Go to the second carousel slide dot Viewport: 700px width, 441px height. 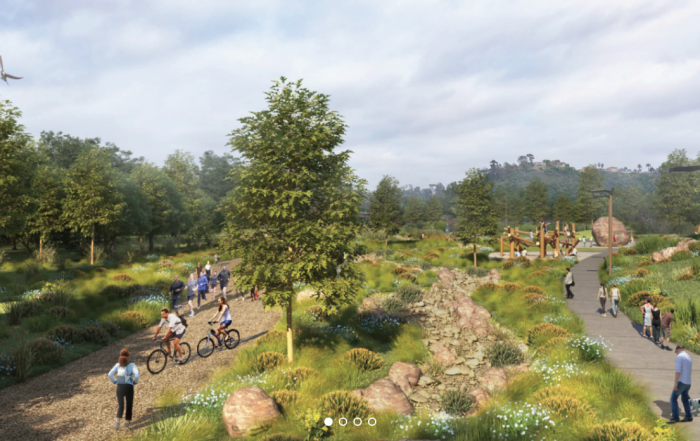[342, 422]
